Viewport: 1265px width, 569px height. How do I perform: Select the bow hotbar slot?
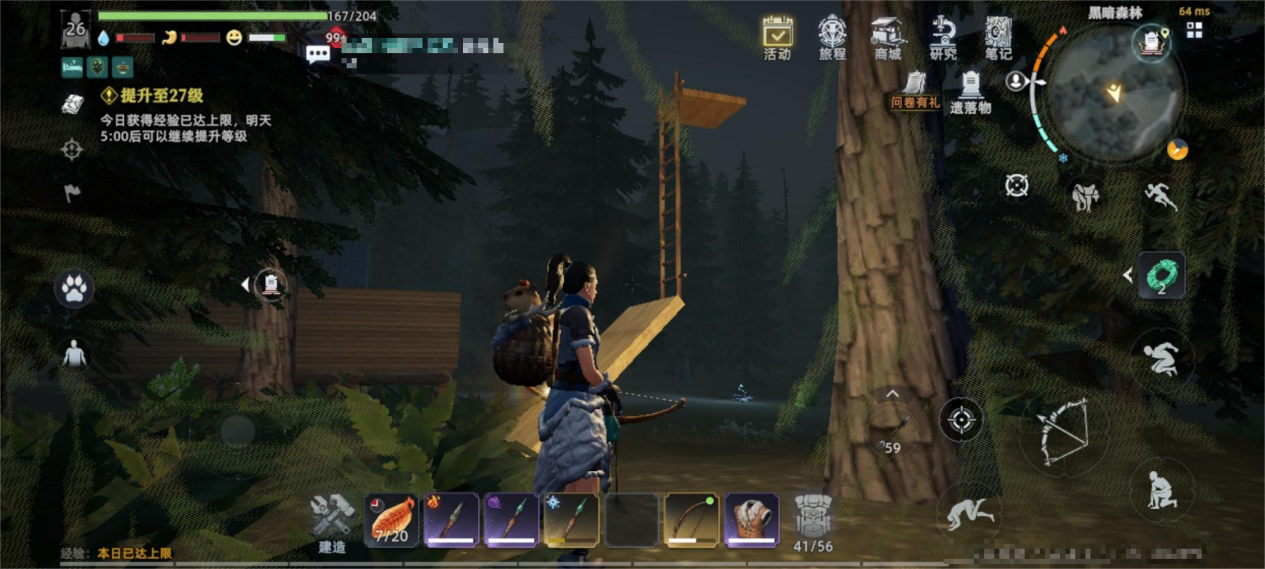[x=691, y=519]
